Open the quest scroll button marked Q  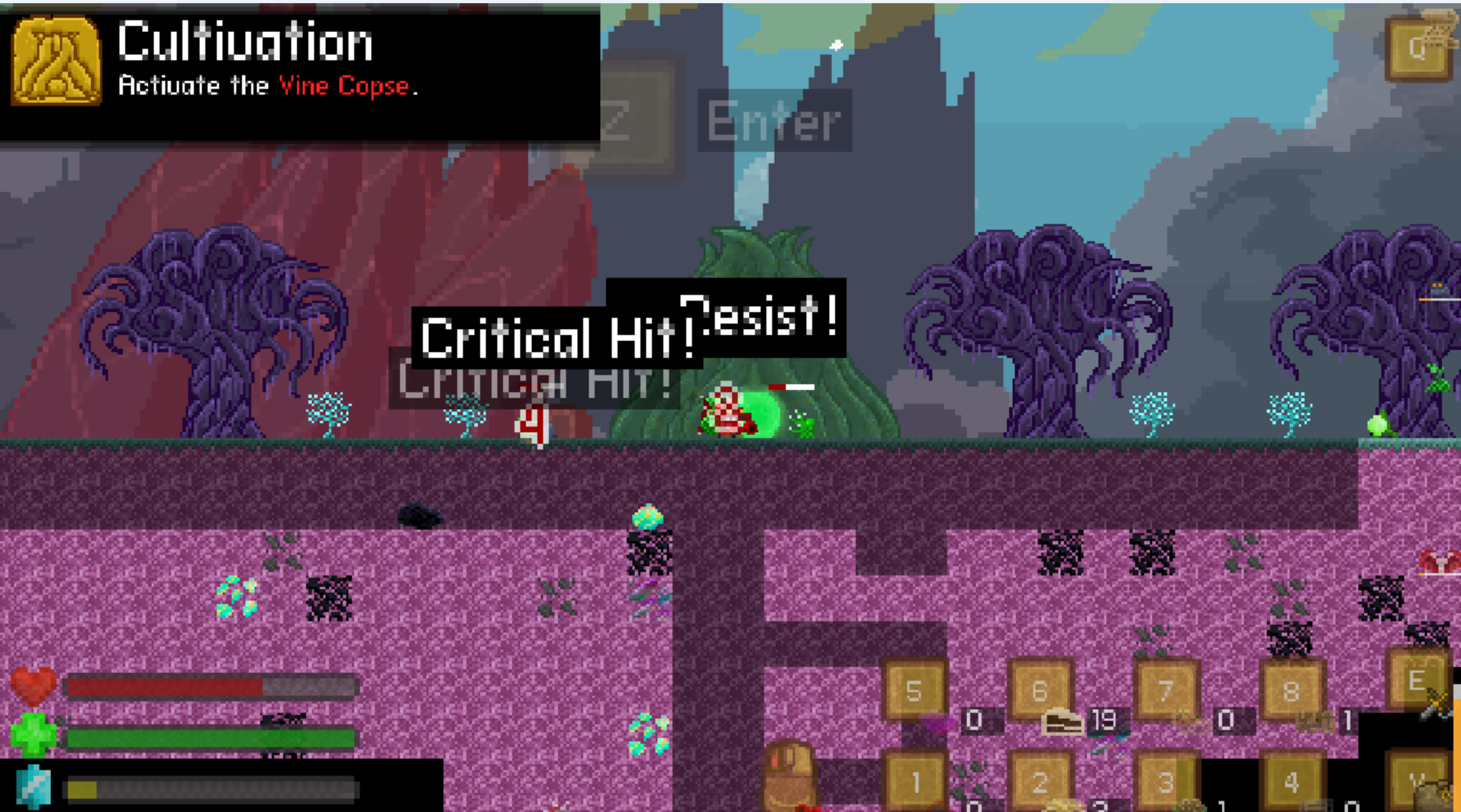[1418, 47]
